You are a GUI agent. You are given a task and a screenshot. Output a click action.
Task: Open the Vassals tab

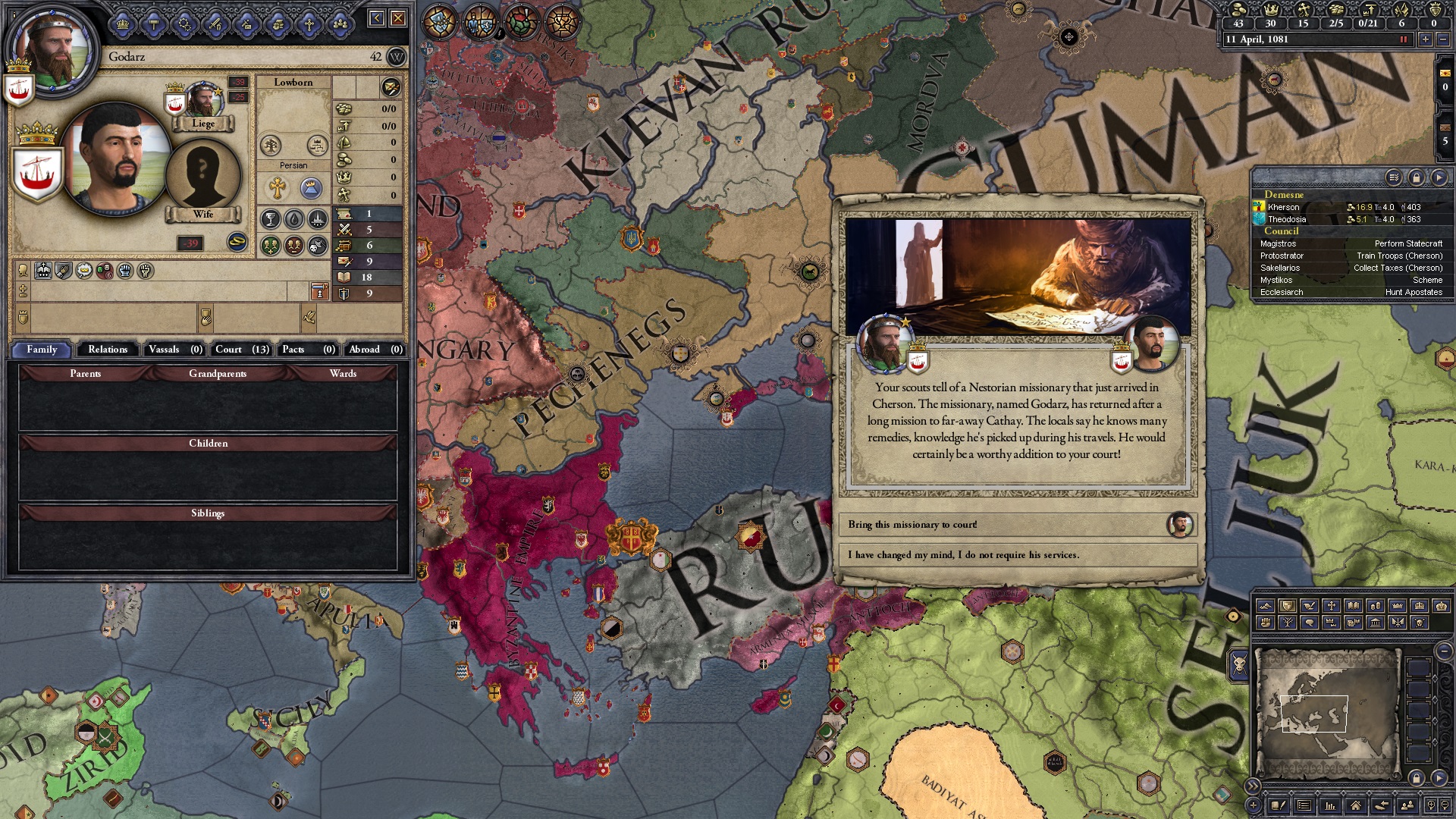tap(174, 350)
